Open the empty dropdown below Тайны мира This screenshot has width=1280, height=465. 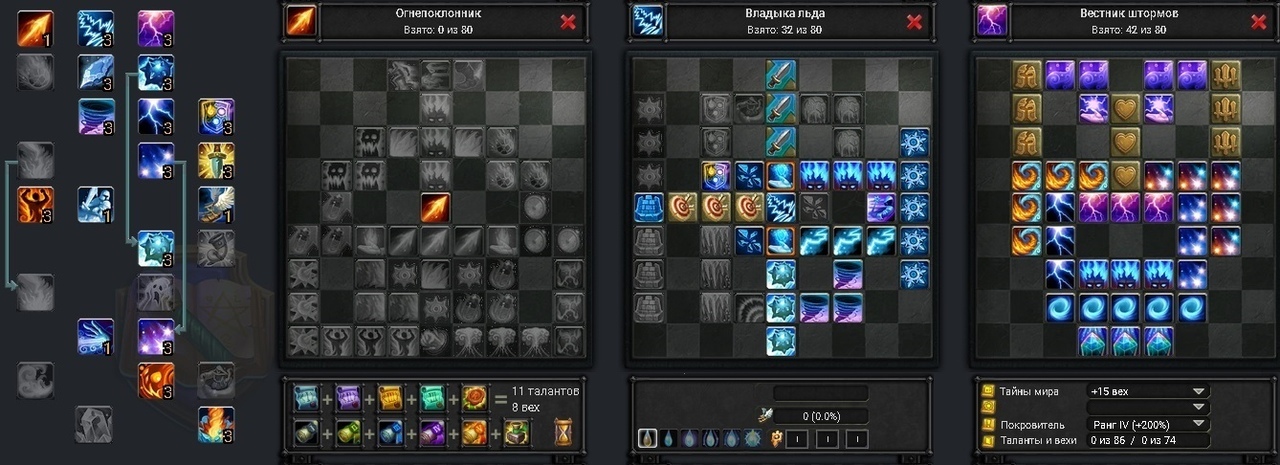[x=1198, y=407]
